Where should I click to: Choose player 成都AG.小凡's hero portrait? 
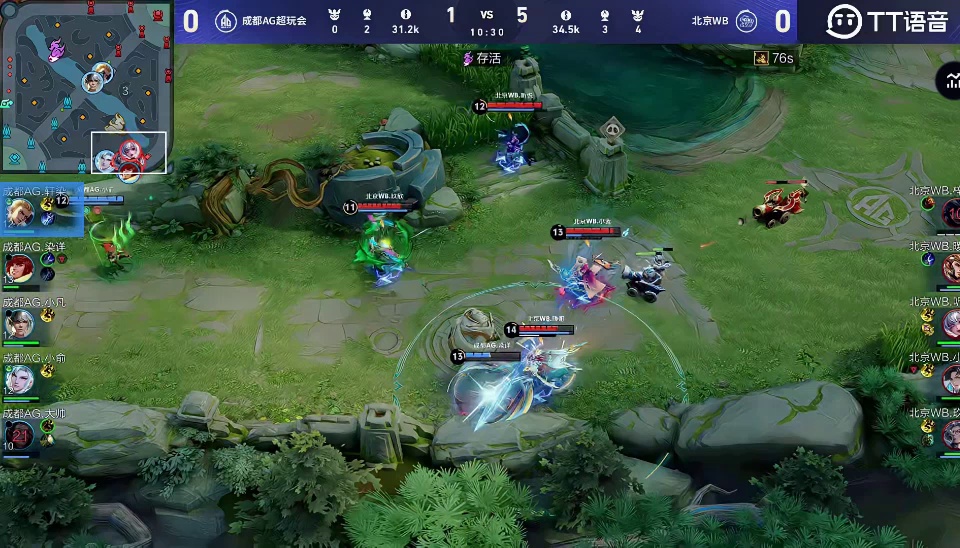click(x=19, y=323)
